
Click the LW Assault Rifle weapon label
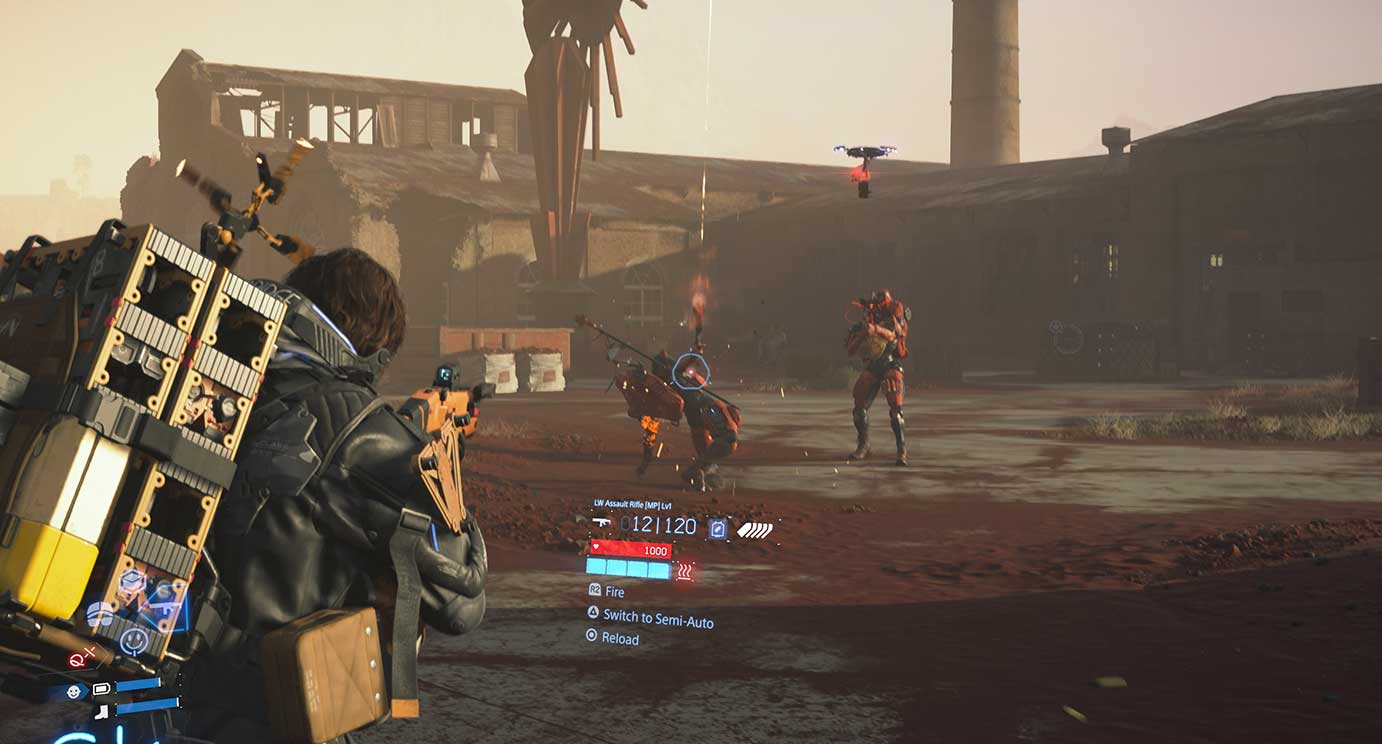tap(632, 505)
